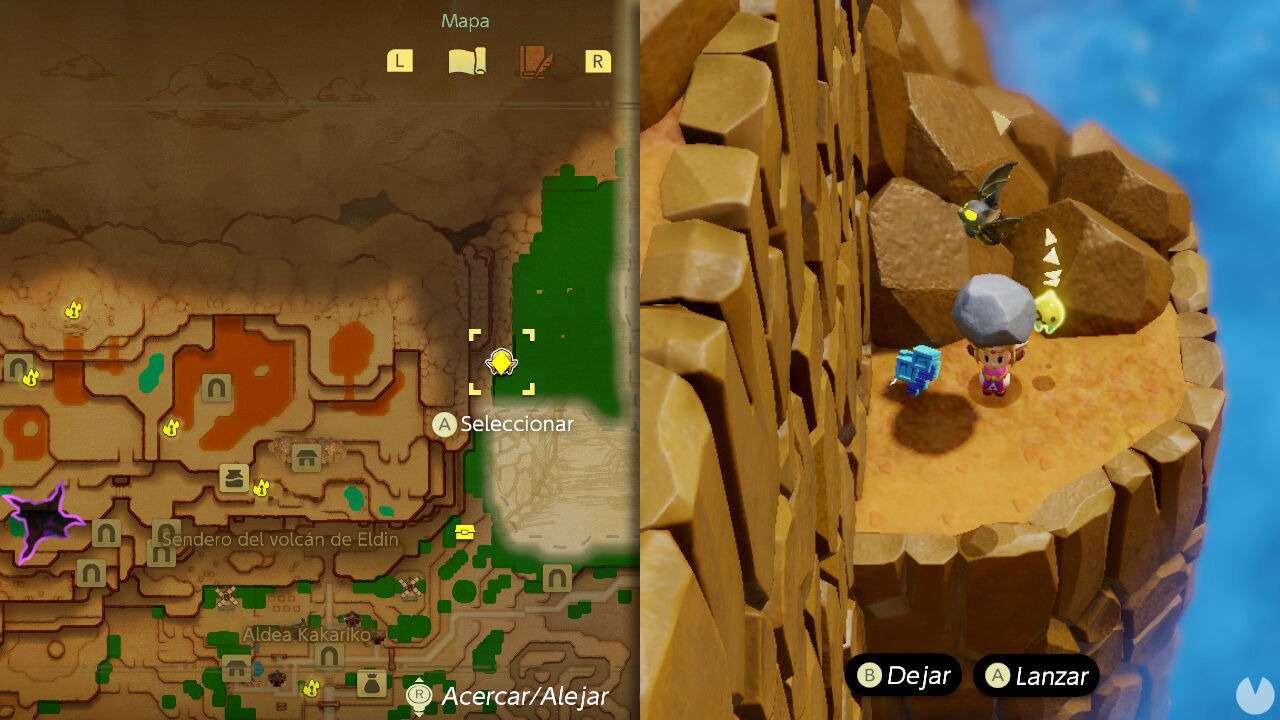This screenshot has height=720, width=1280.
Task: Click the Dejar button prompt
Action: point(905,676)
